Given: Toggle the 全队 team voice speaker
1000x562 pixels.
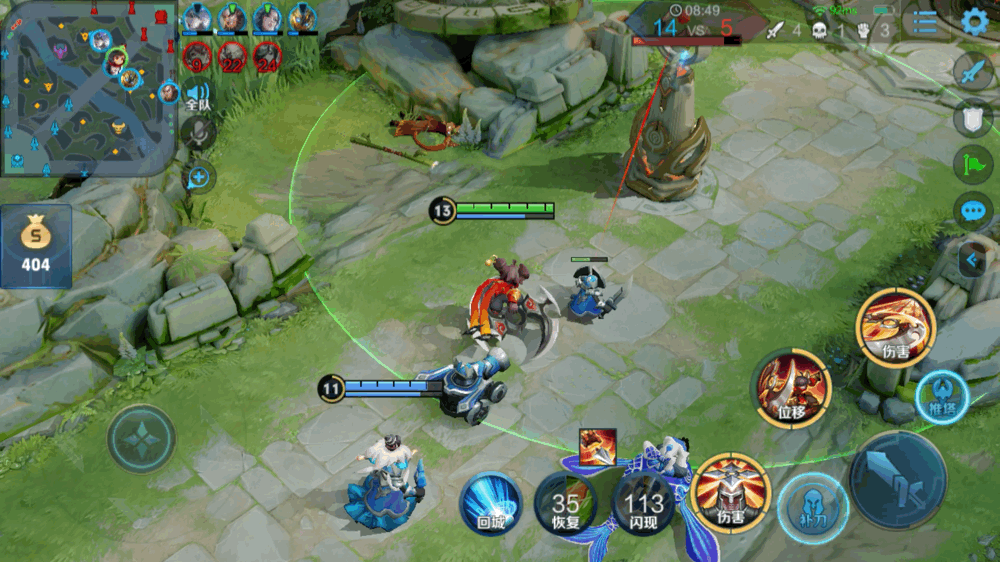Looking at the screenshot, I should 198,94.
